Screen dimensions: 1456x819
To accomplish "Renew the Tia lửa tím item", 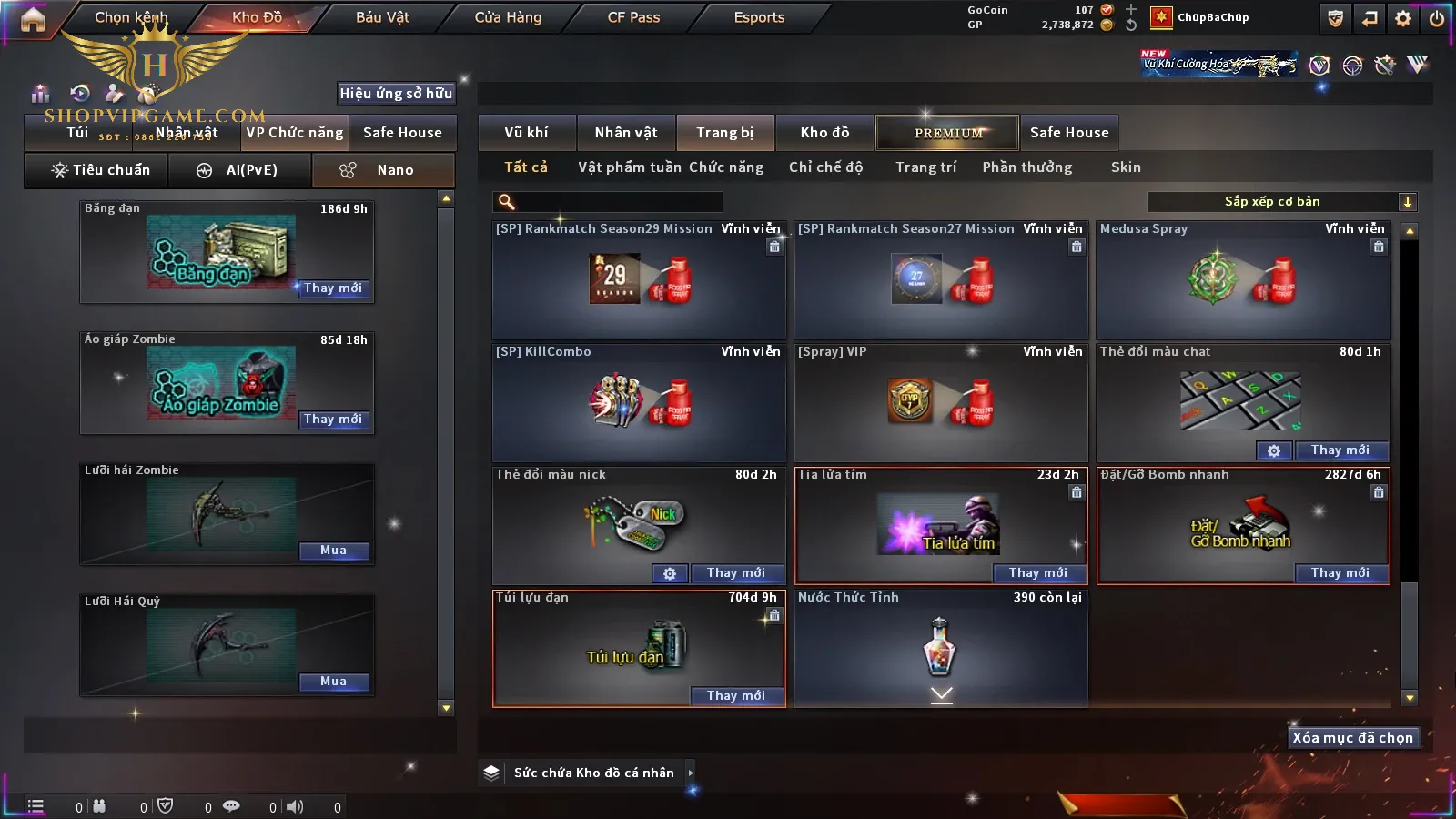I will click(1037, 573).
